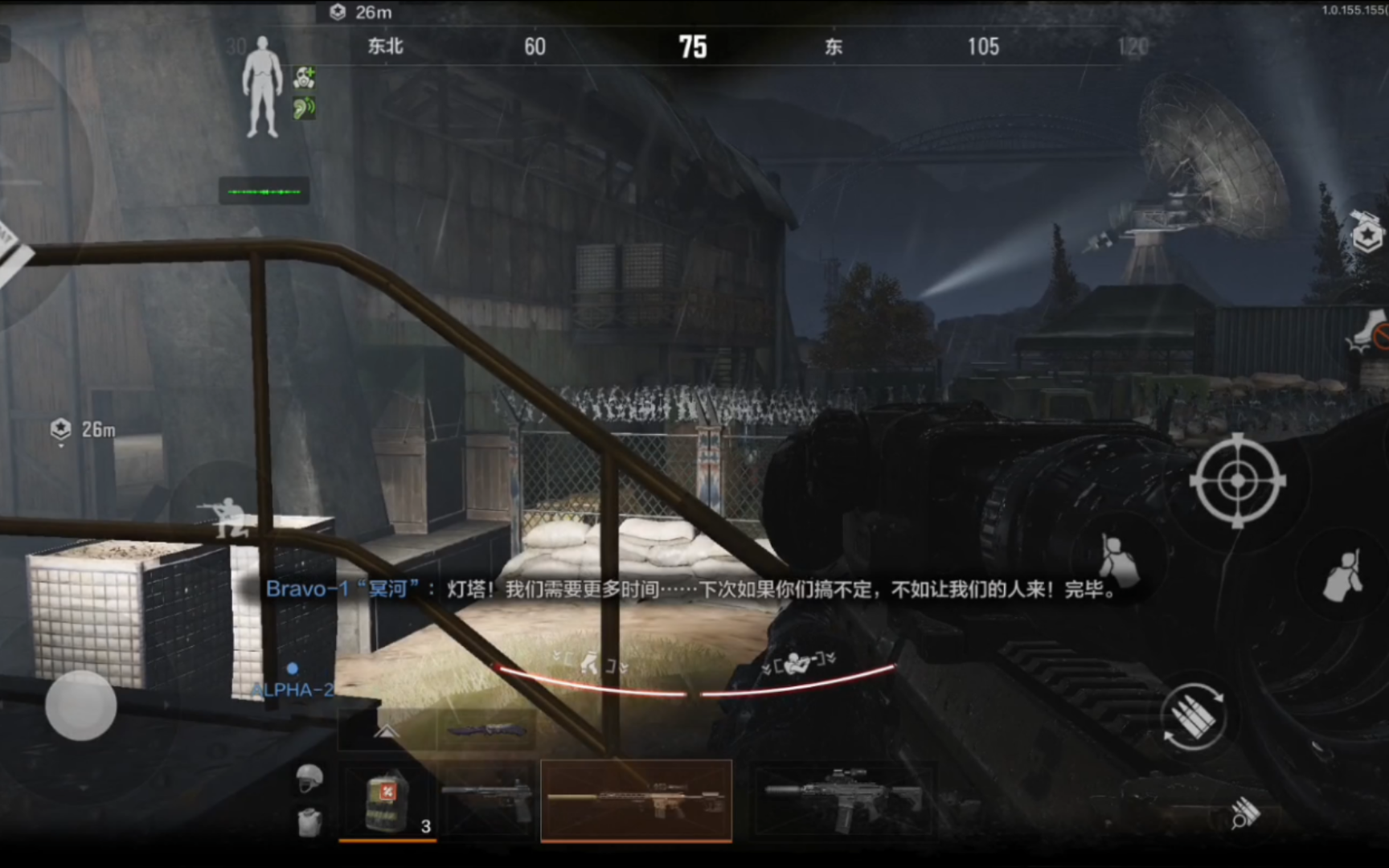Switch to the suppressed pistol slot
The height and width of the screenshot is (868, 1389).
[488, 798]
